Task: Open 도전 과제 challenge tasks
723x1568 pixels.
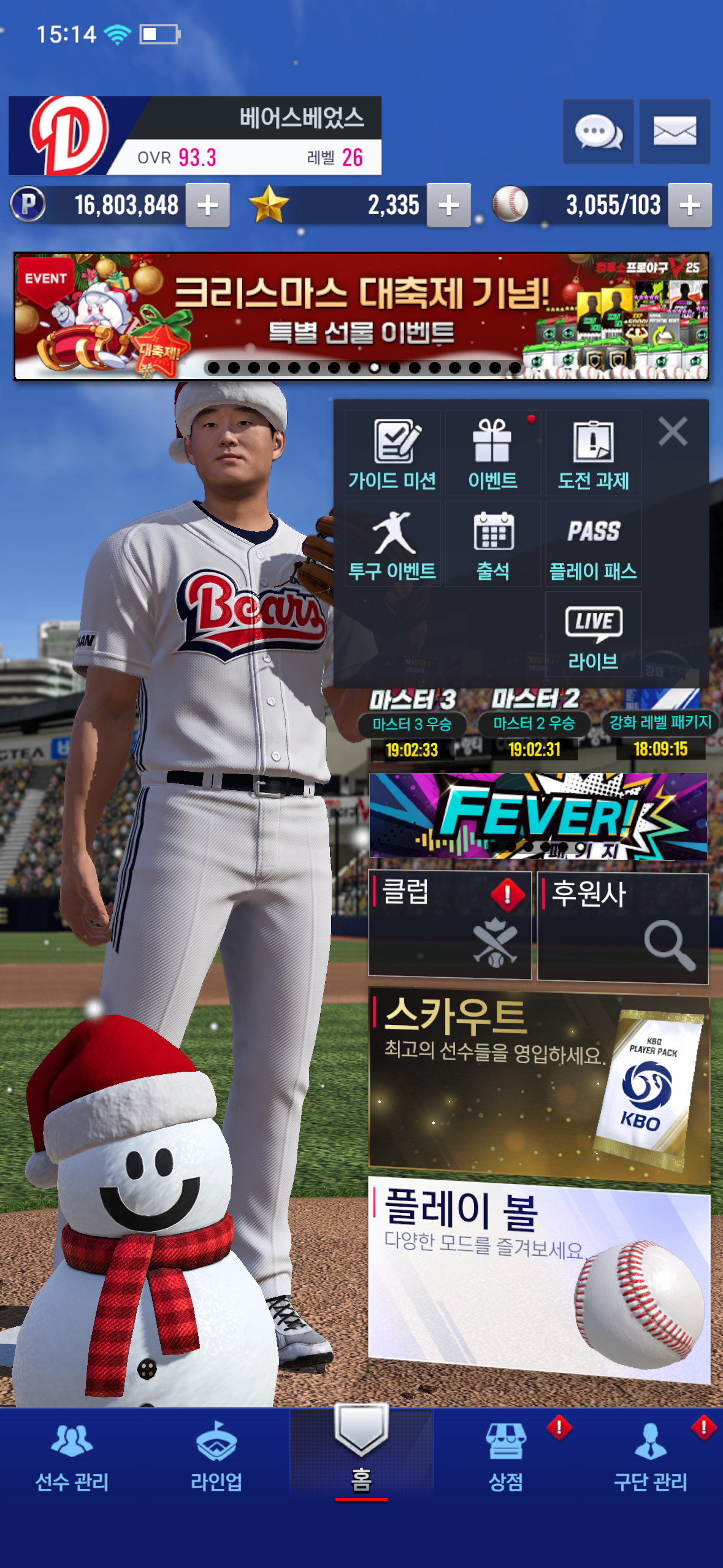Action: (593, 453)
